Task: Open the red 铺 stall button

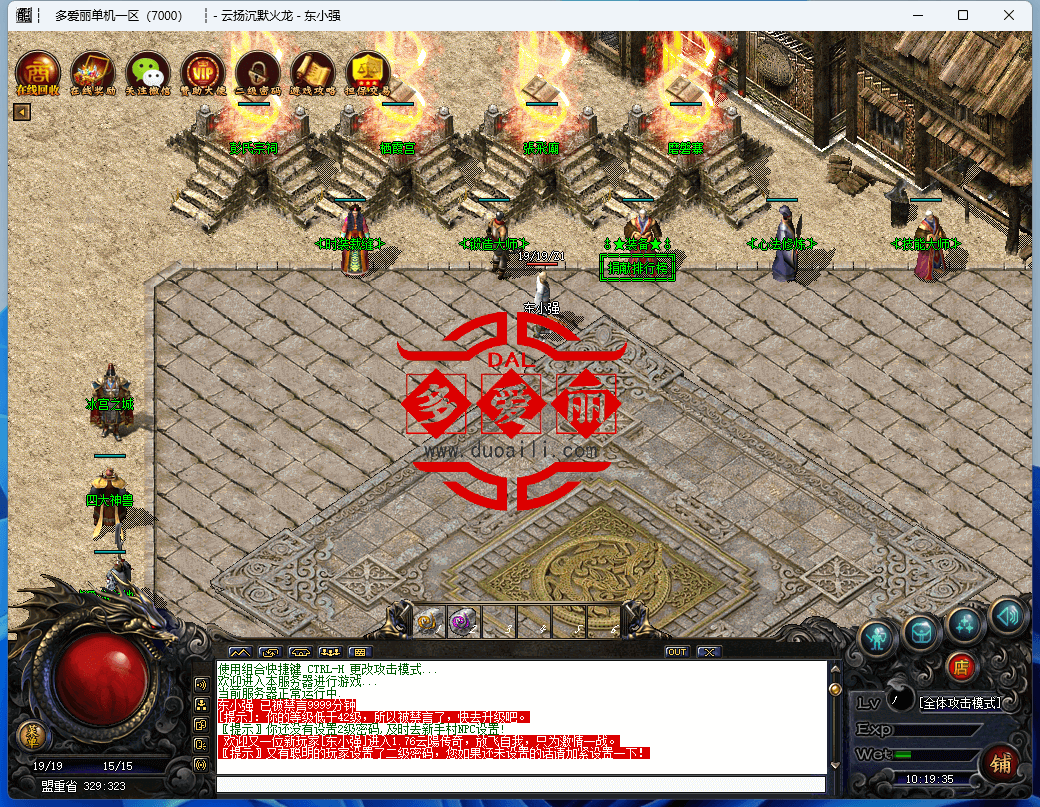Action: [x=999, y=763]
